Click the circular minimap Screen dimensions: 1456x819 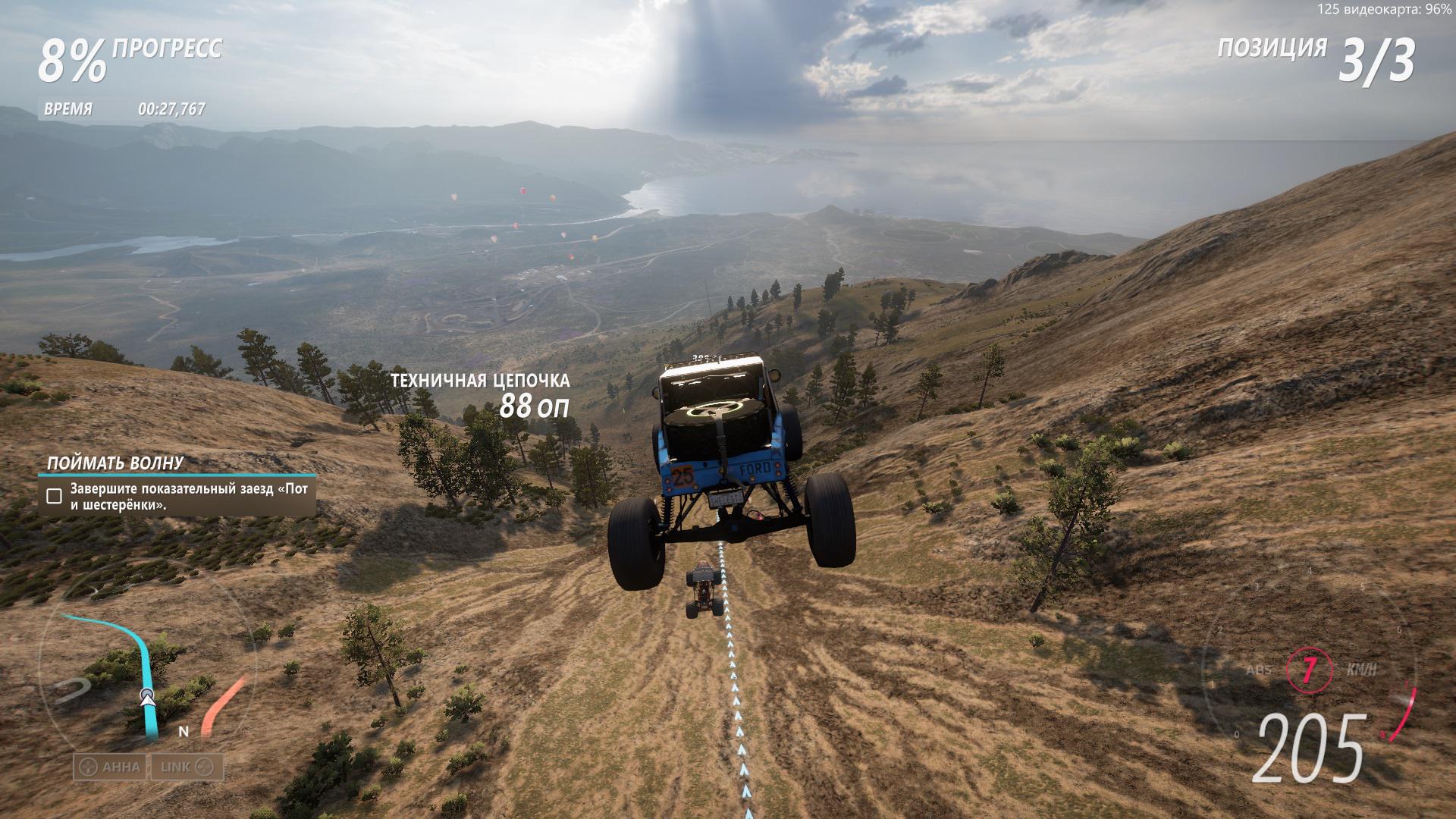[x=148, y=671]
